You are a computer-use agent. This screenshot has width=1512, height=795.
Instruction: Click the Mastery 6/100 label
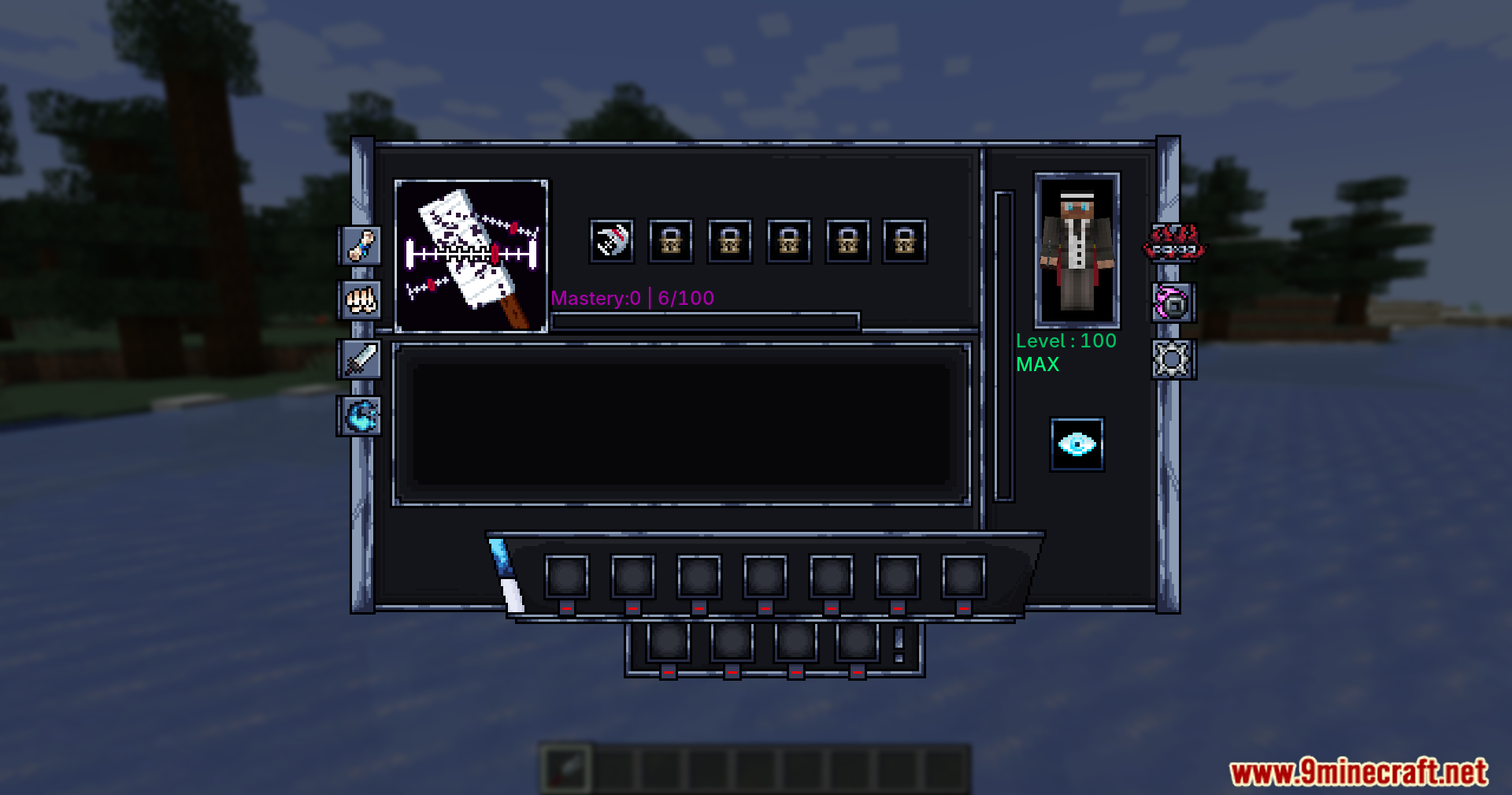coord(632,298)
